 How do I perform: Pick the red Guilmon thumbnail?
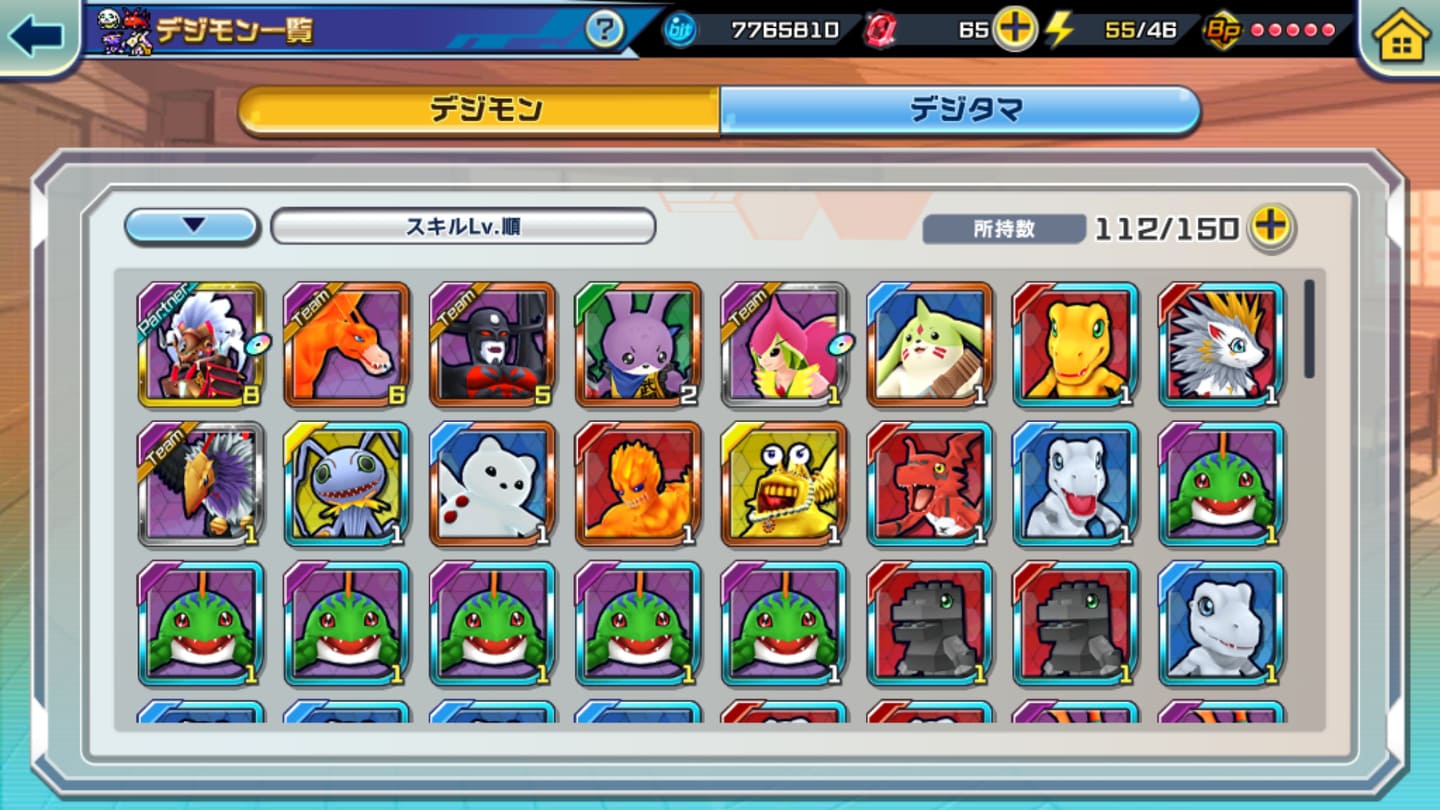click(x=930, y=484)
